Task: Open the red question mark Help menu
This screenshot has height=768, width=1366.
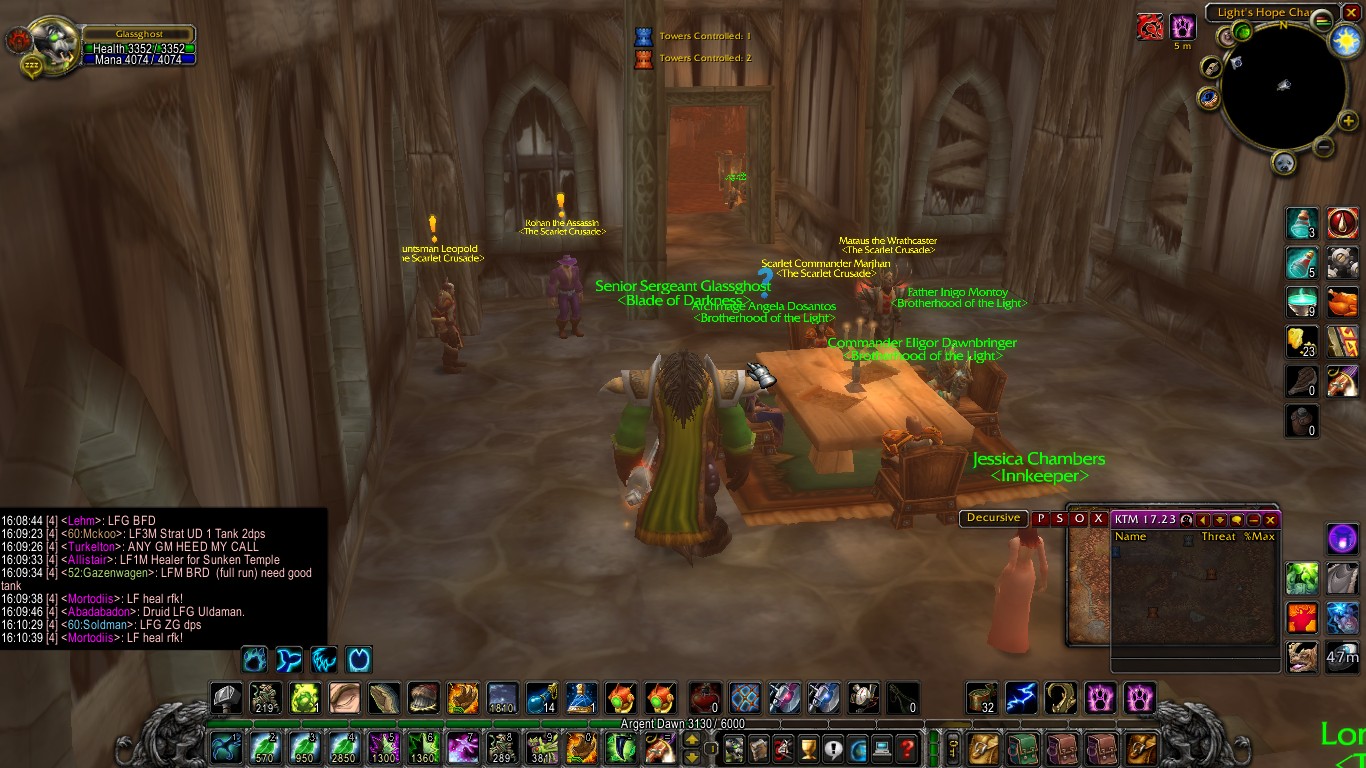Action: (907, 748)
